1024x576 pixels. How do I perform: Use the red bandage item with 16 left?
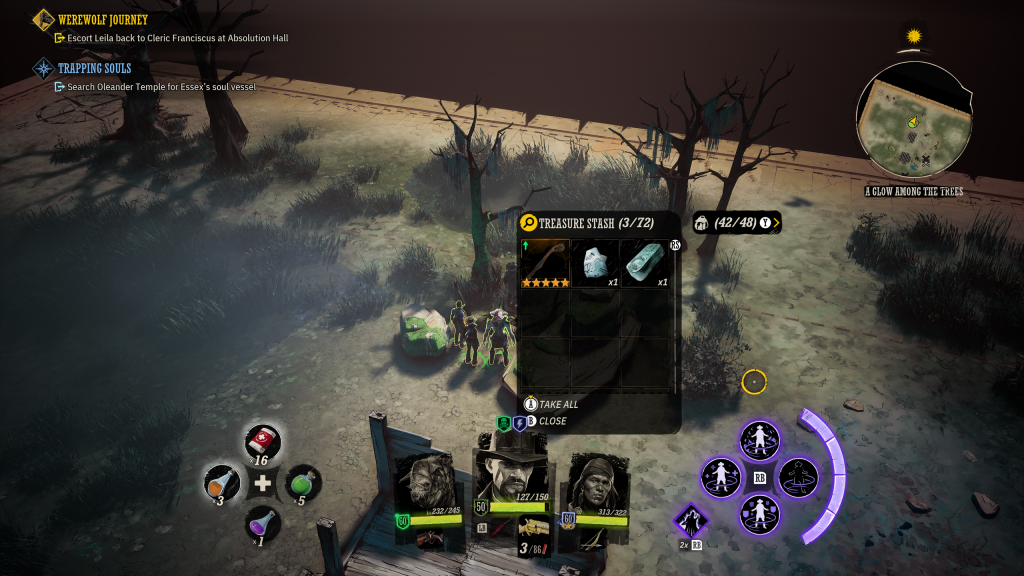263,441
